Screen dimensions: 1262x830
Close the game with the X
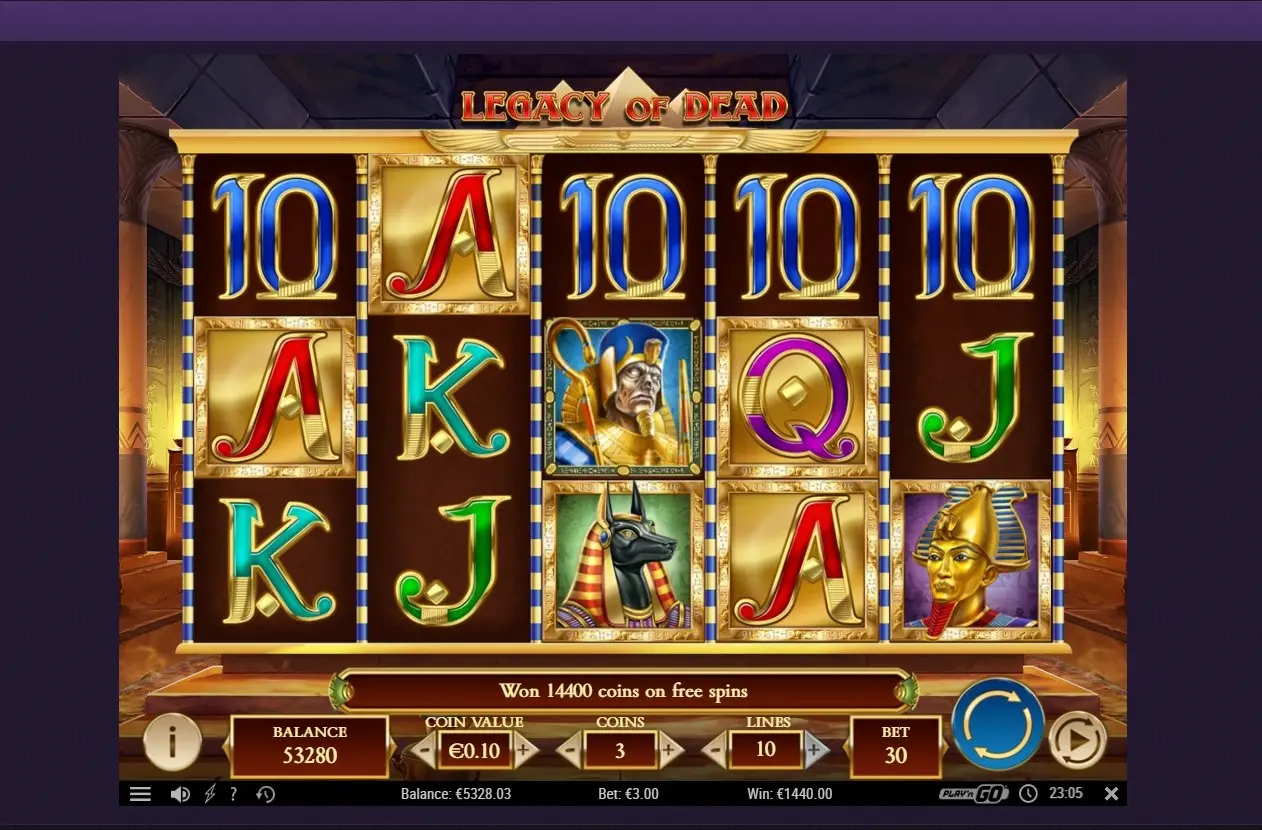click(1111, 794)
